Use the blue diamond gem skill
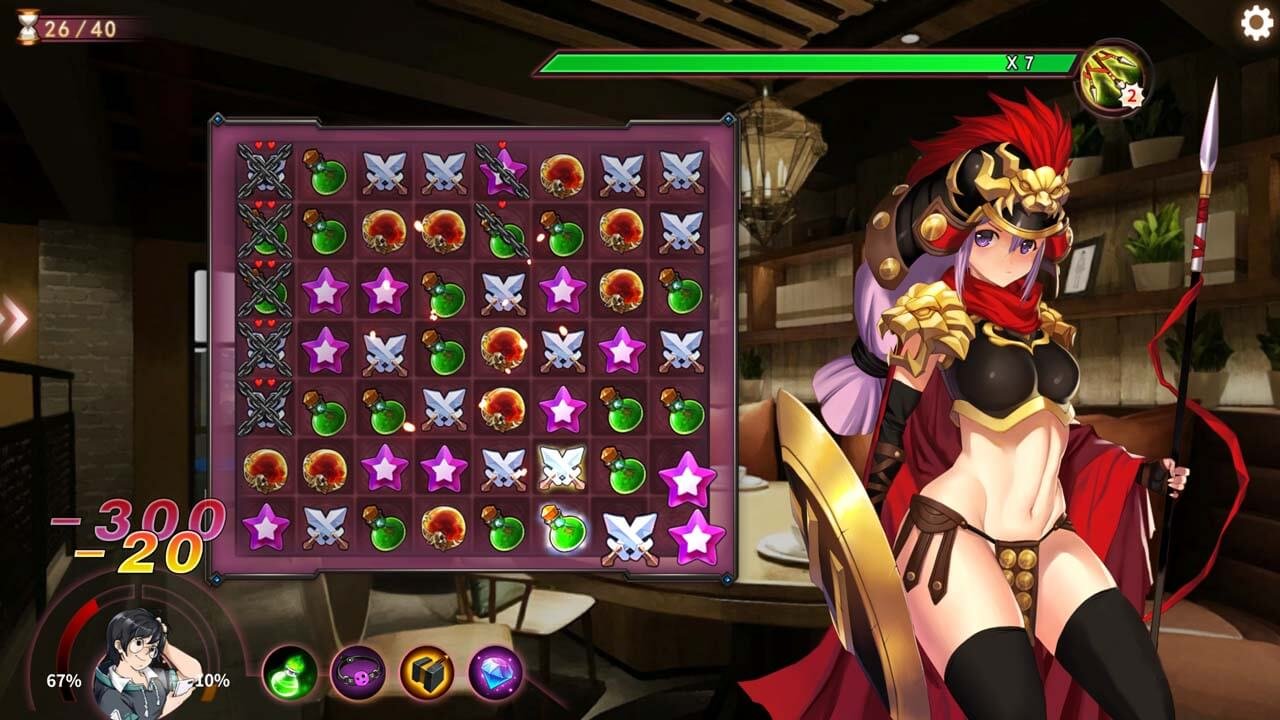Screen dimensions: 1280x720 [x=496, y=672]
